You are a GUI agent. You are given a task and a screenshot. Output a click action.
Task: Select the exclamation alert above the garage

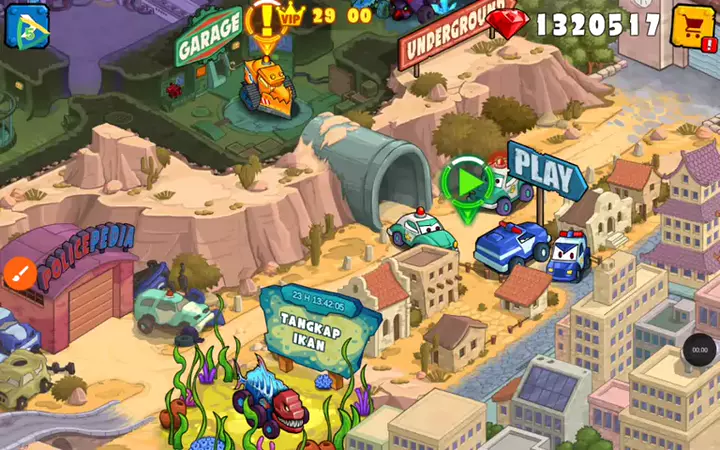coord(265,20)
